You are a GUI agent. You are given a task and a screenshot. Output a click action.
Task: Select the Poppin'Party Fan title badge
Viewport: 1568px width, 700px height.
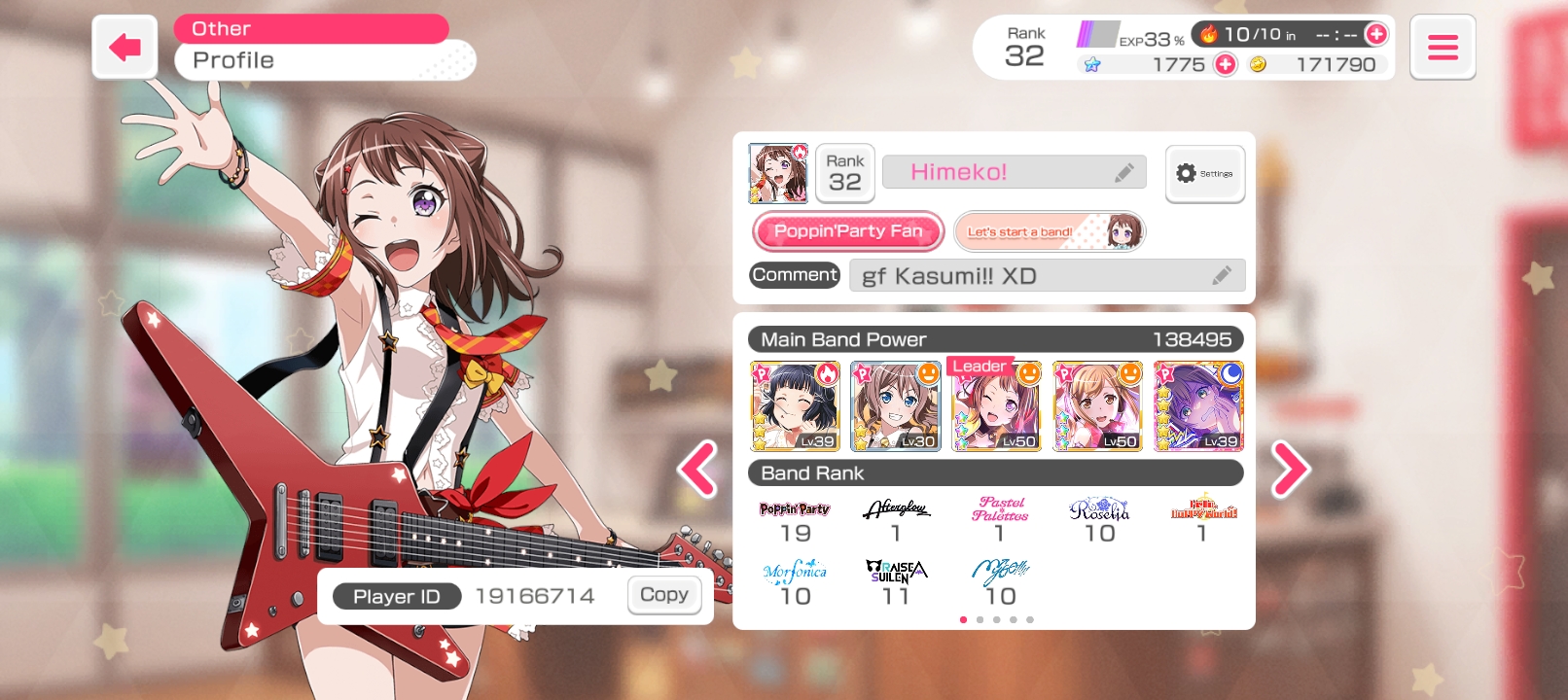847,231
